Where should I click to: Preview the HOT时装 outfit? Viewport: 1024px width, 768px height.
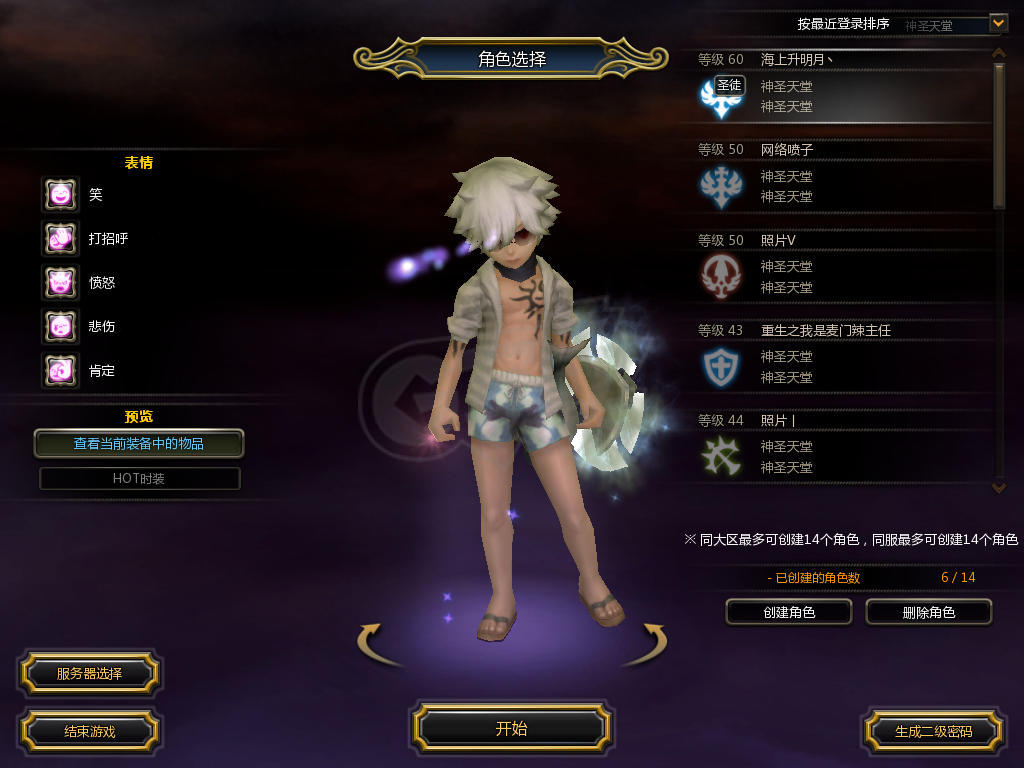[139, 478]
